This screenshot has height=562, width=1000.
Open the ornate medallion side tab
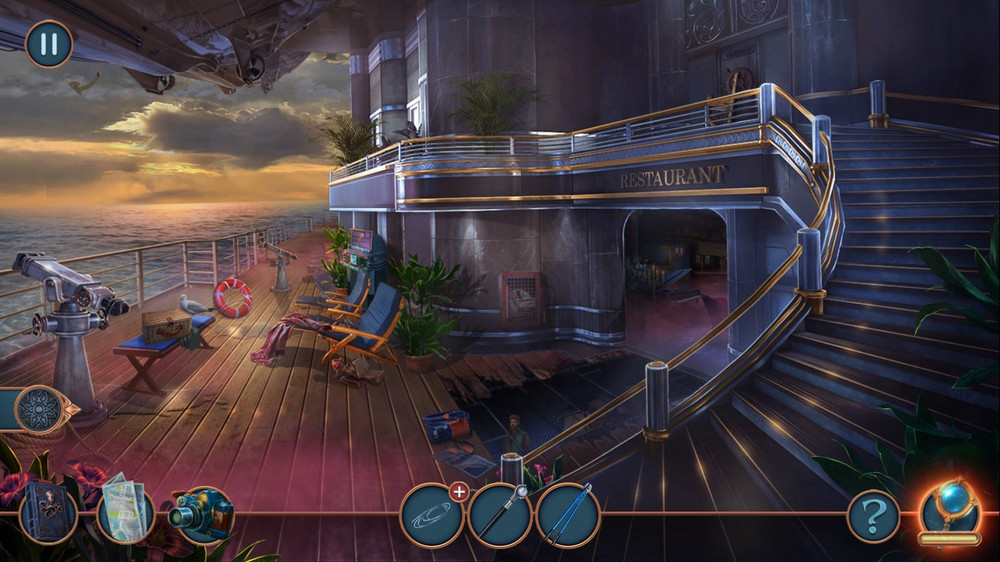(x=40, y=409)
